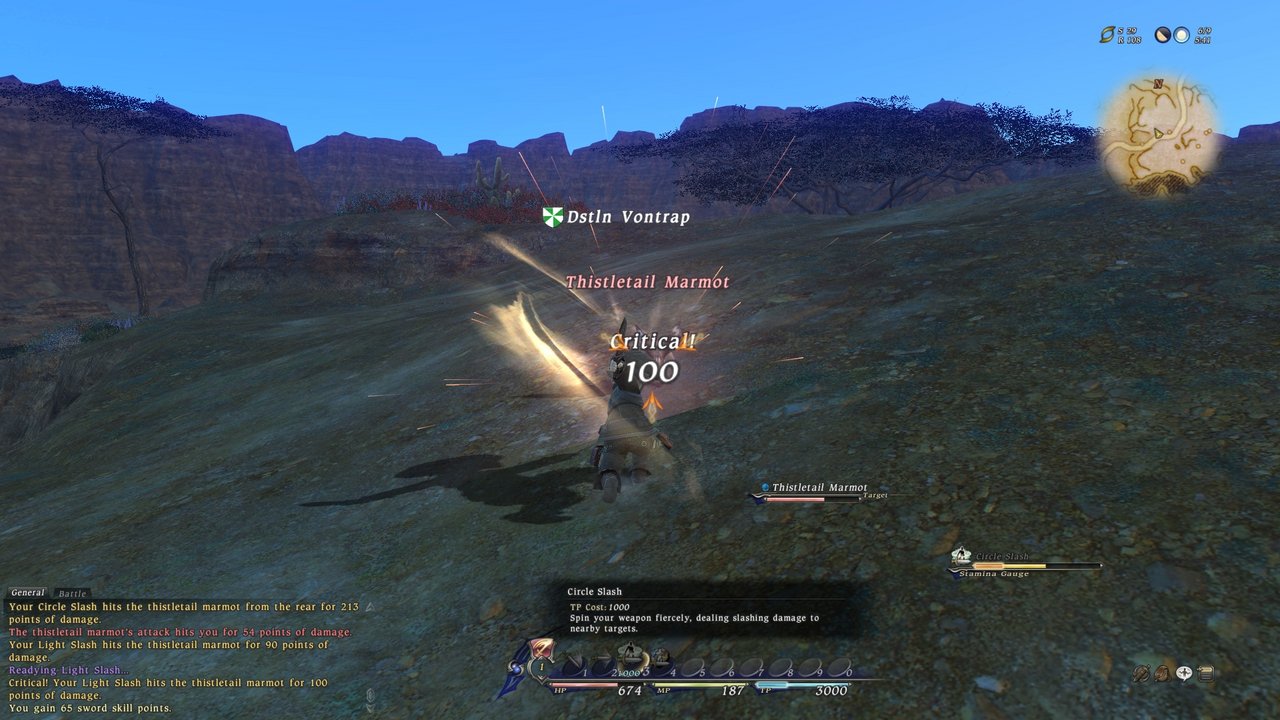
Task: Open the speech bubble chat icon
Action: coord(1184,674)
